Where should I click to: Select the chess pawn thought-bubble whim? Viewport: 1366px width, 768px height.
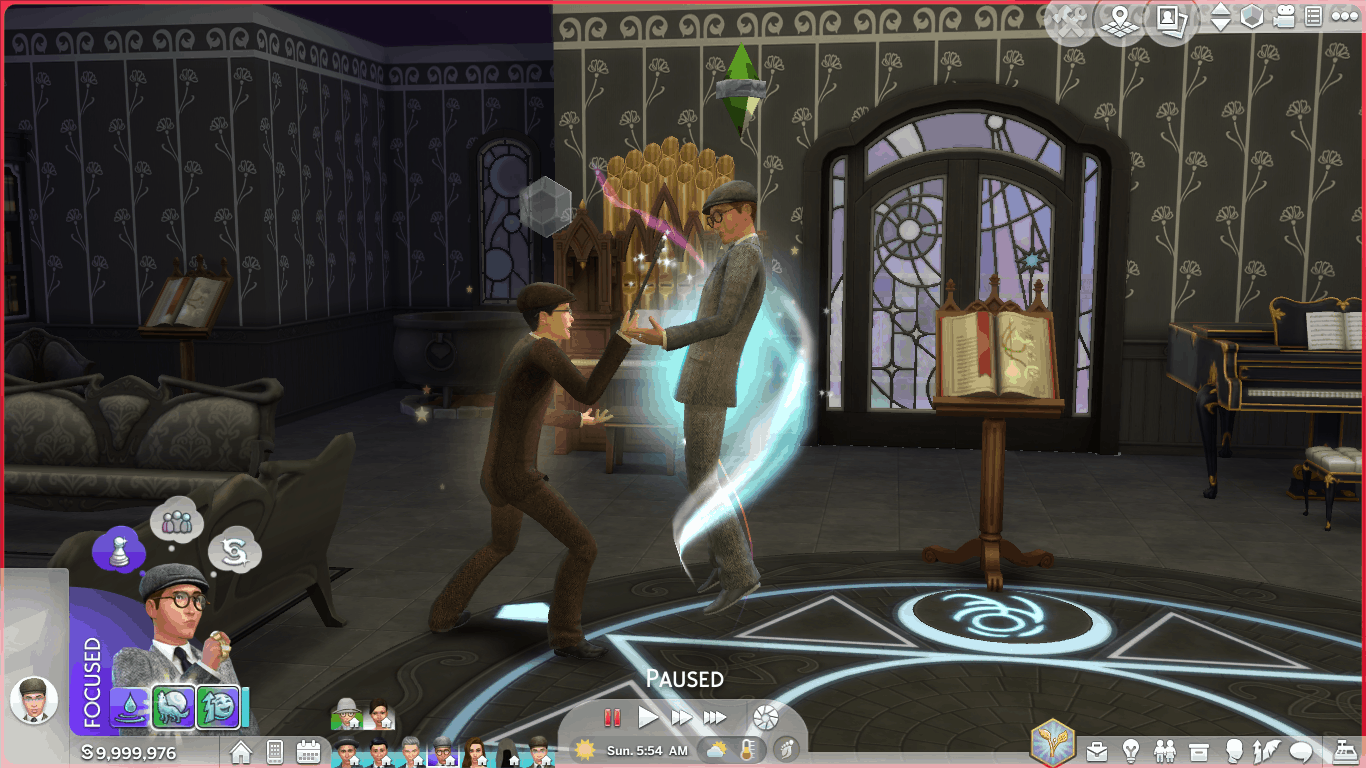[118, 549]
